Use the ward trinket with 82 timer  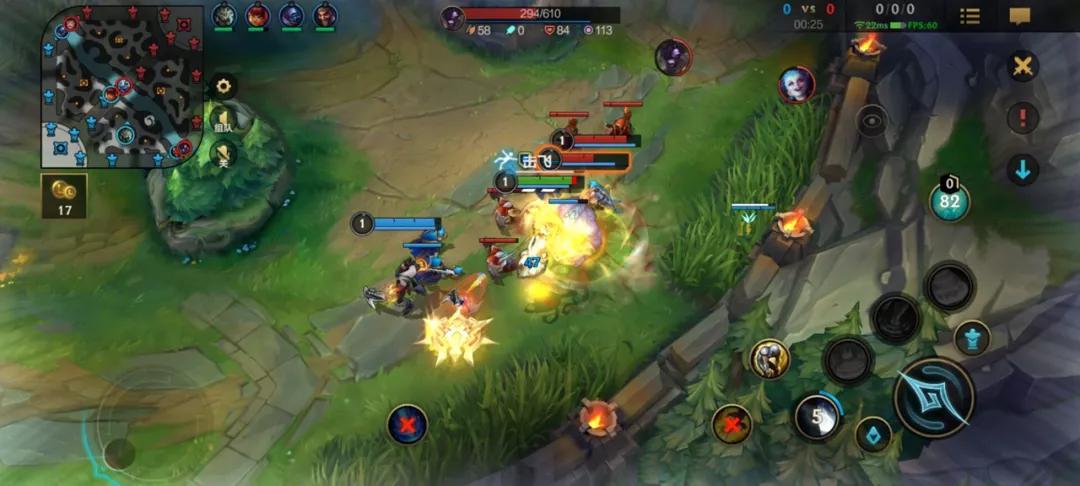tap(949, 201)
